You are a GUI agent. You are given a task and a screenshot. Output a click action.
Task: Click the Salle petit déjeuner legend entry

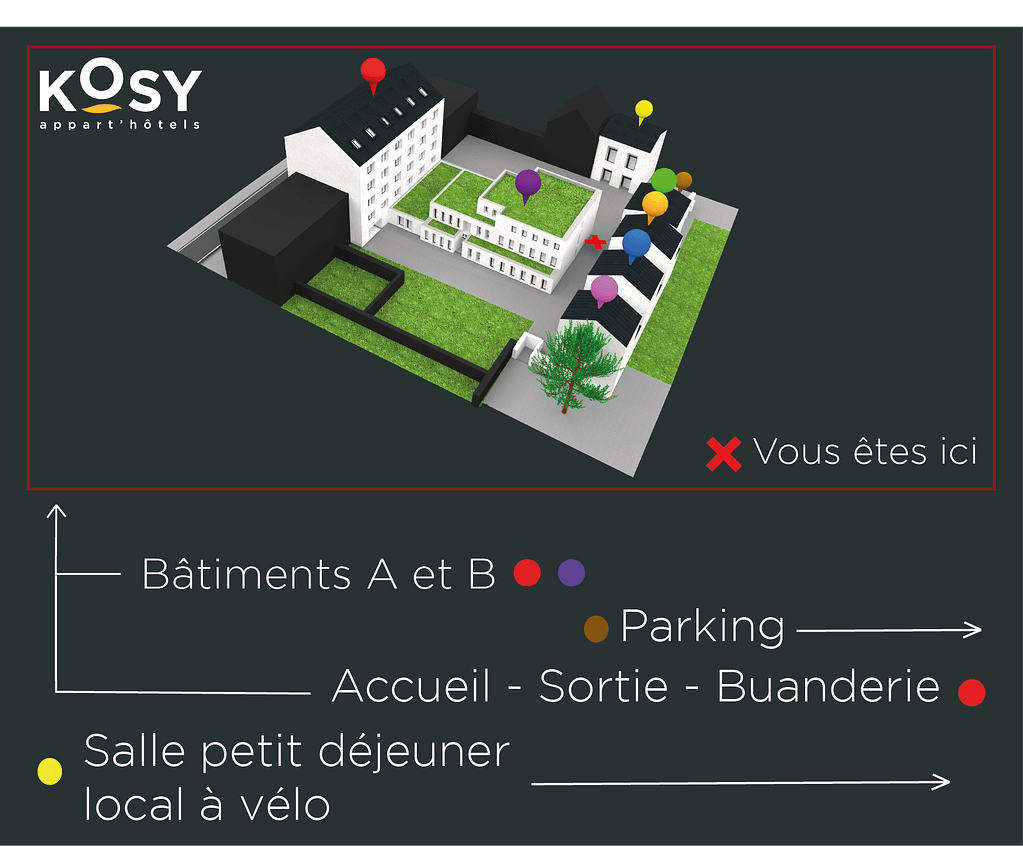[x=296, y=752]
